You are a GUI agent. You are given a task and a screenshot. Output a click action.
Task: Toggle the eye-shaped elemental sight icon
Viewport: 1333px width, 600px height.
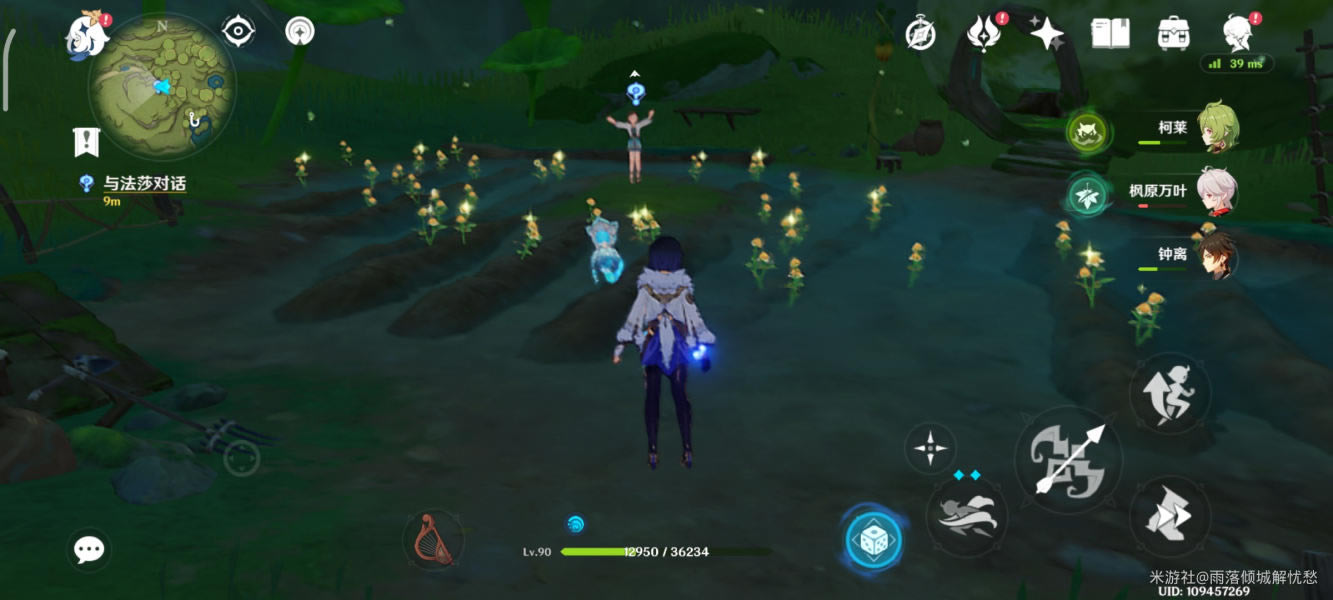point(238,32)
